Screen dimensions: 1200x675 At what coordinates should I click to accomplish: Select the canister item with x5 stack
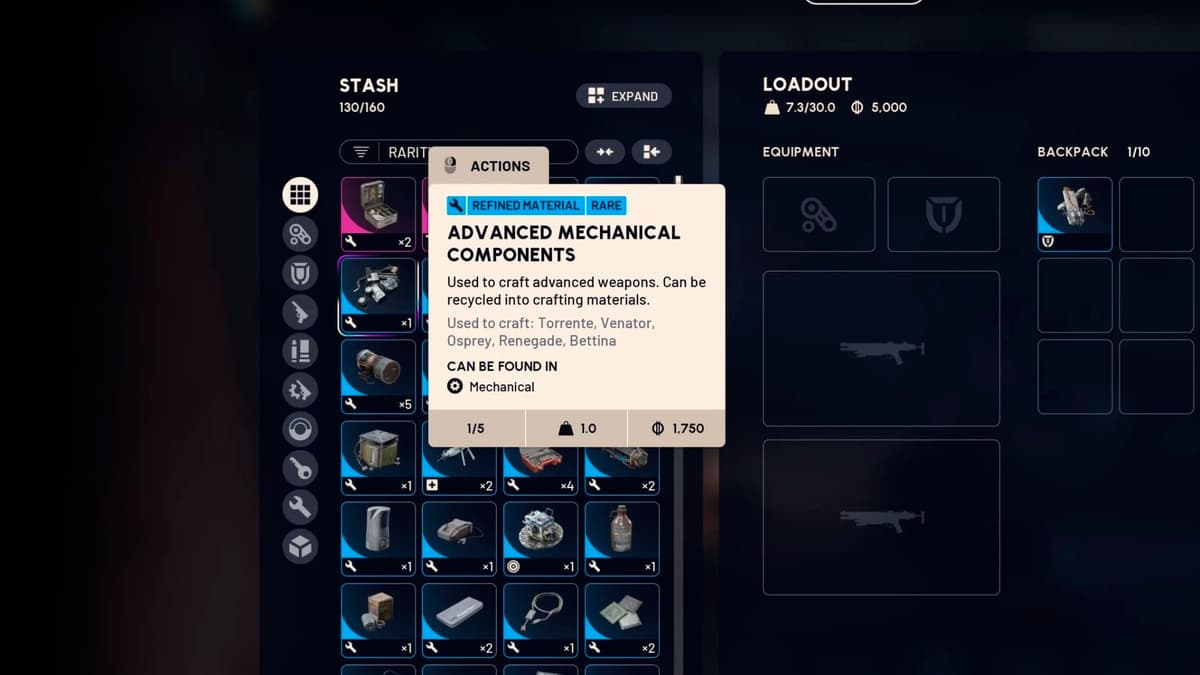coord(378,376)
